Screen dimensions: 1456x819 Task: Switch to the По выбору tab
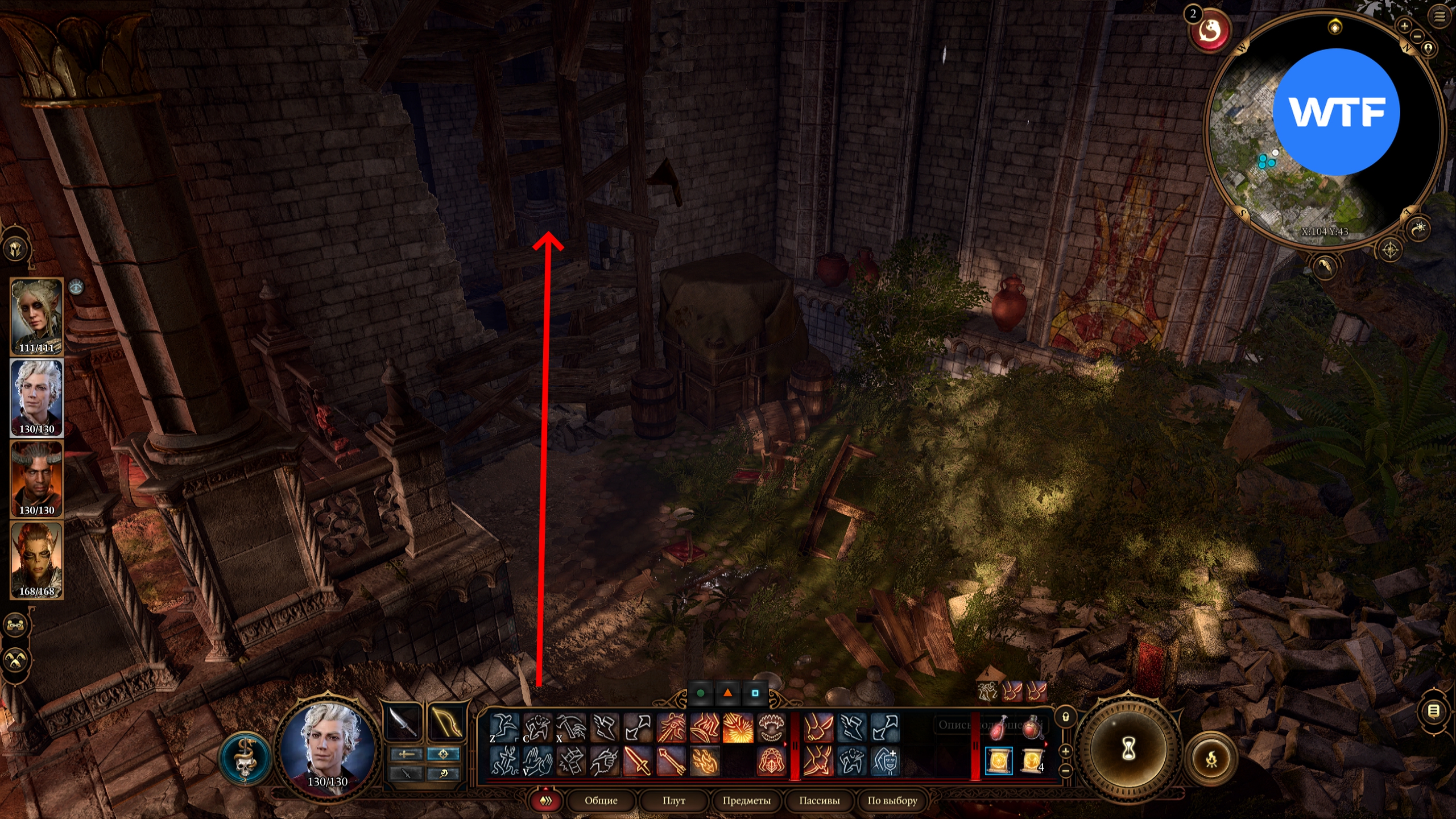point(892,801)
